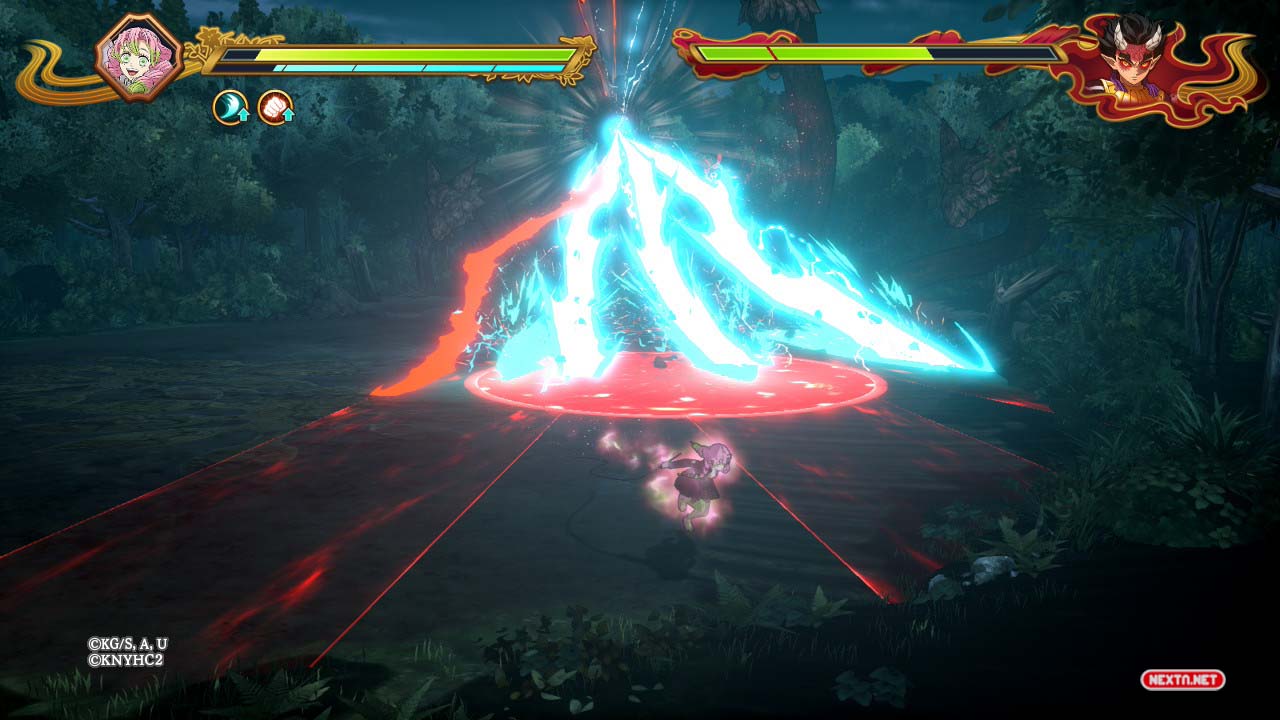Click the teal crescent buff icon
1280x720 pixels.
(230, 108)
